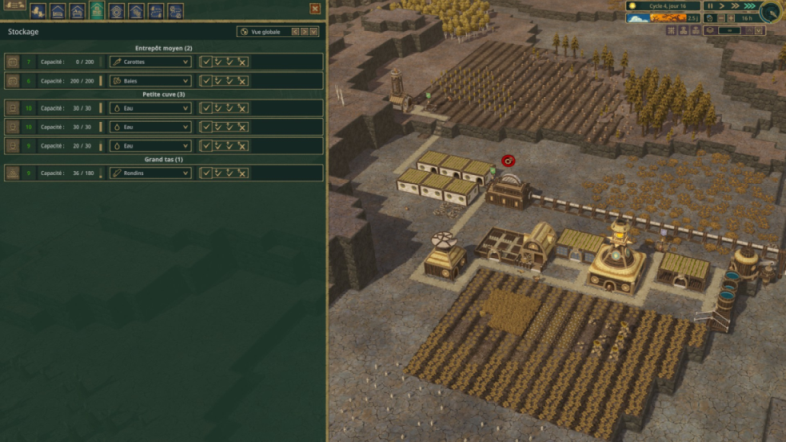Open the Carottes goods dropdown

click(150, 61)
